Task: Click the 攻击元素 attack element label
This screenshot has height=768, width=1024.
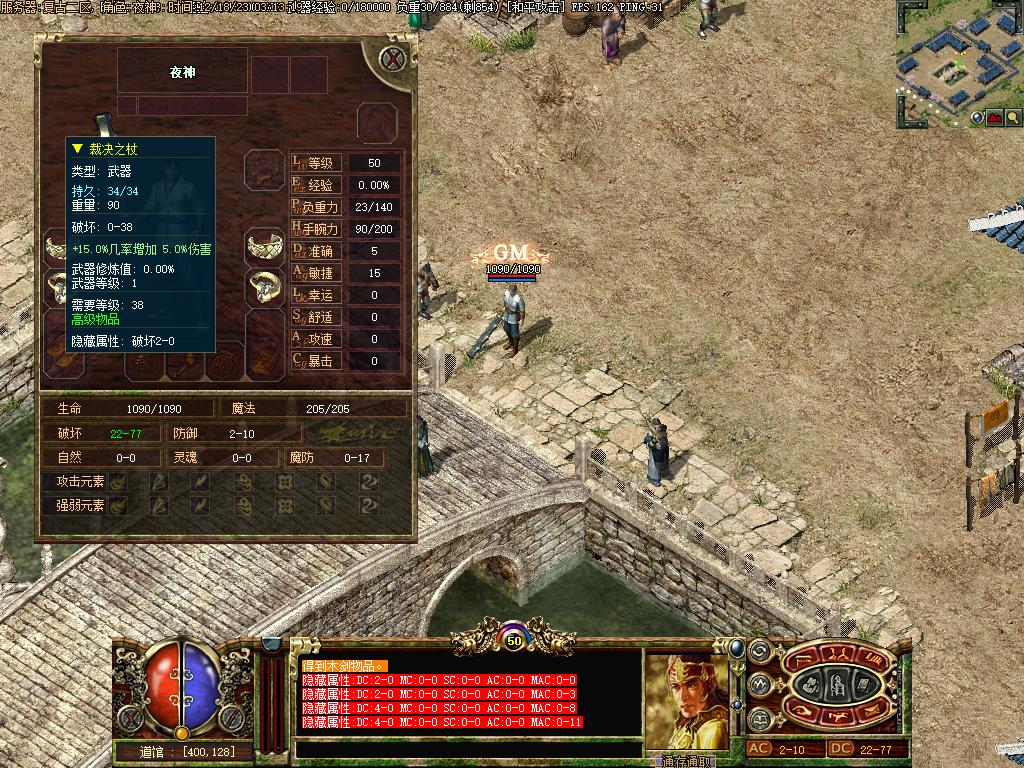Action: pos(81,482)
